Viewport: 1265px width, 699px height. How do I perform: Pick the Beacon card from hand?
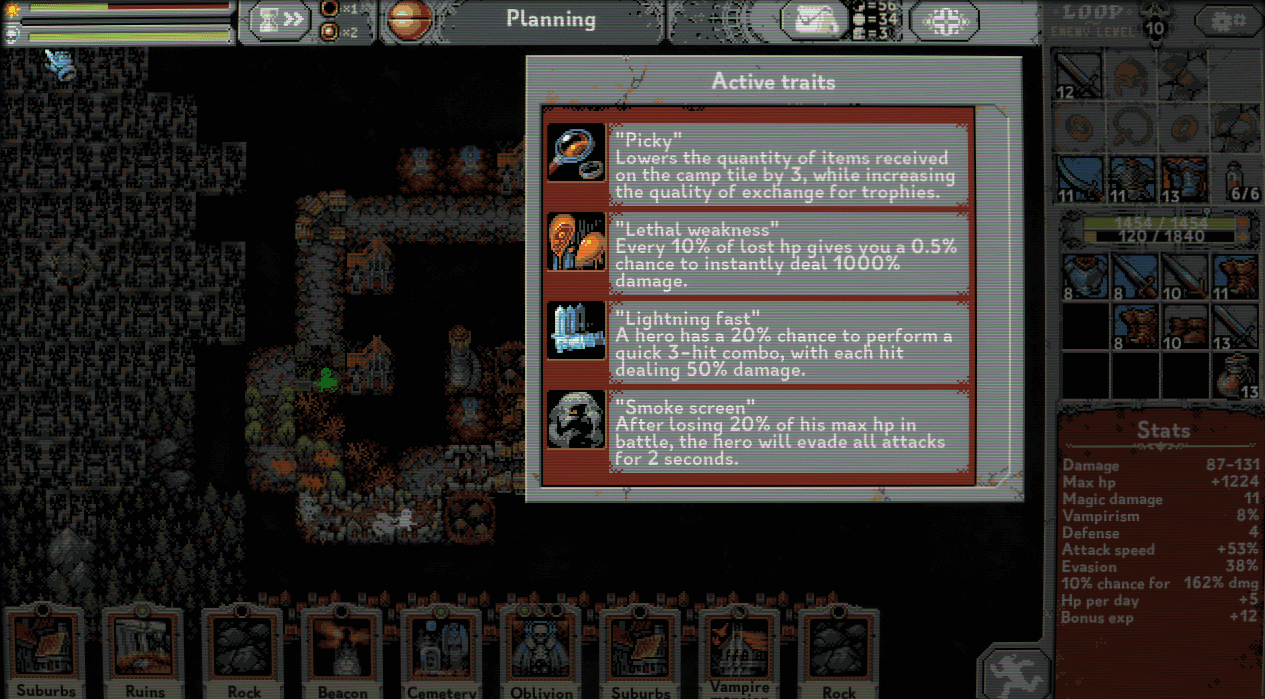click(x=343, y=652)
